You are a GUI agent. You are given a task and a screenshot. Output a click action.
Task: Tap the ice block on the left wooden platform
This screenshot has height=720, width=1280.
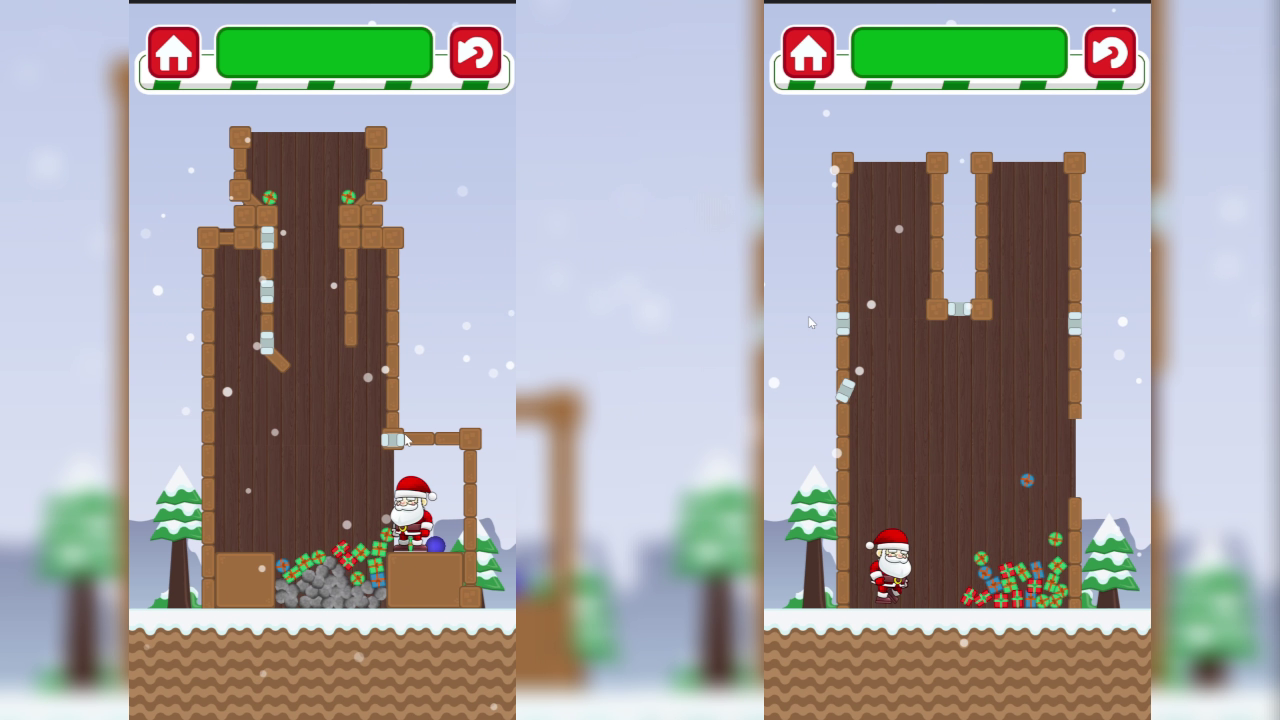click(393, 437)
